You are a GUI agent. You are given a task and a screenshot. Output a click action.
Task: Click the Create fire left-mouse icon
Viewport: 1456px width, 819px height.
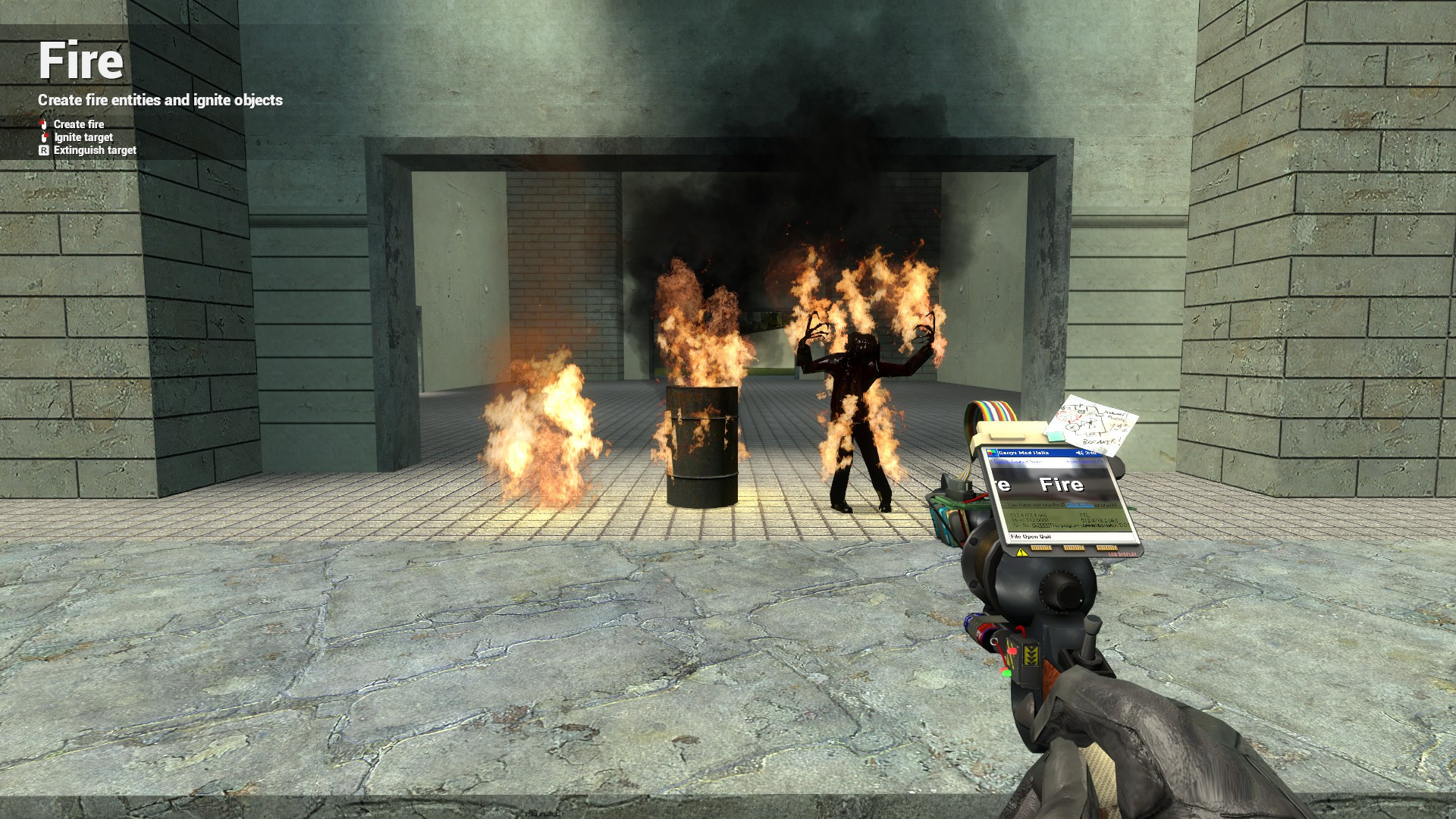[x=43, y=124]
